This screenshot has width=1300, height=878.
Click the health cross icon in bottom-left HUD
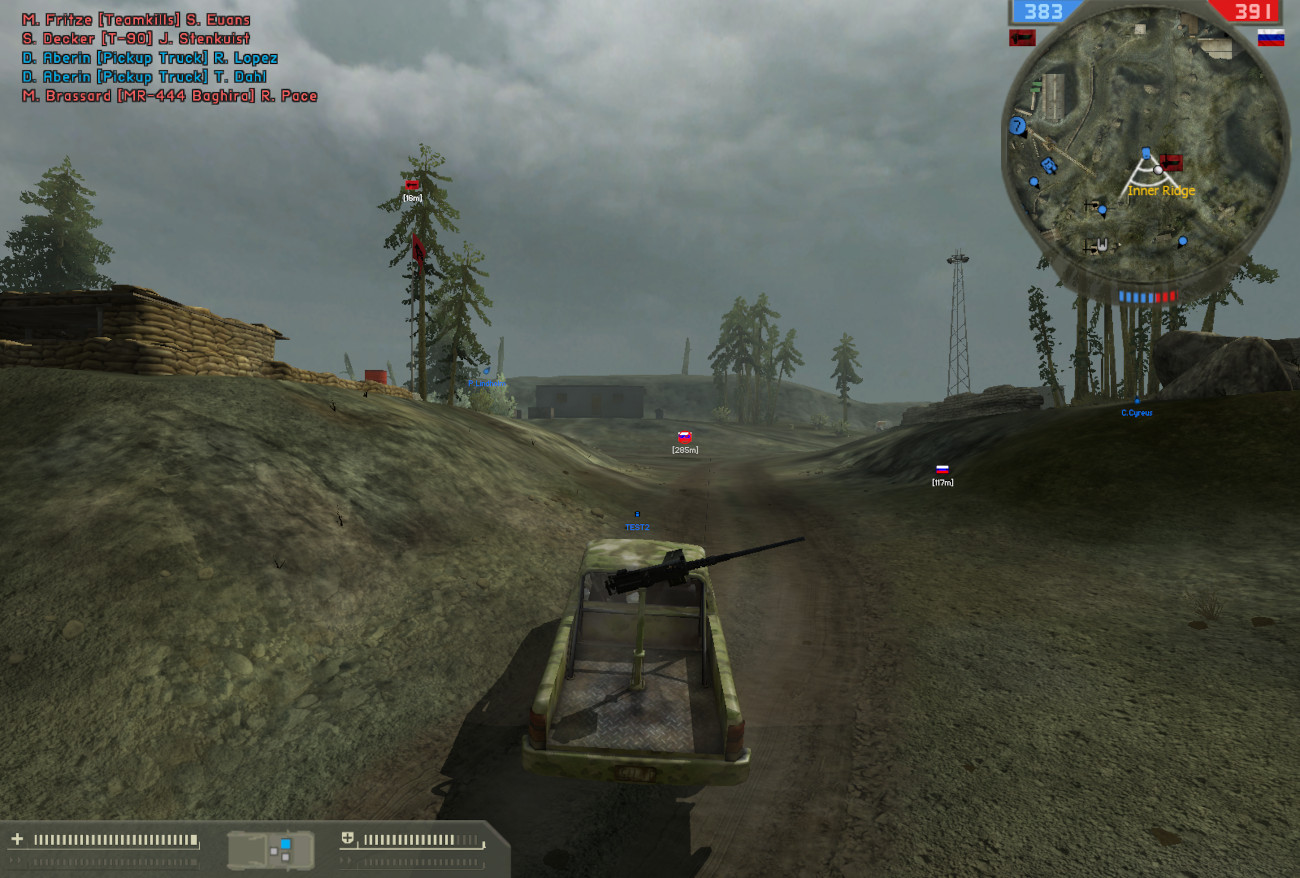click(16, 837)
